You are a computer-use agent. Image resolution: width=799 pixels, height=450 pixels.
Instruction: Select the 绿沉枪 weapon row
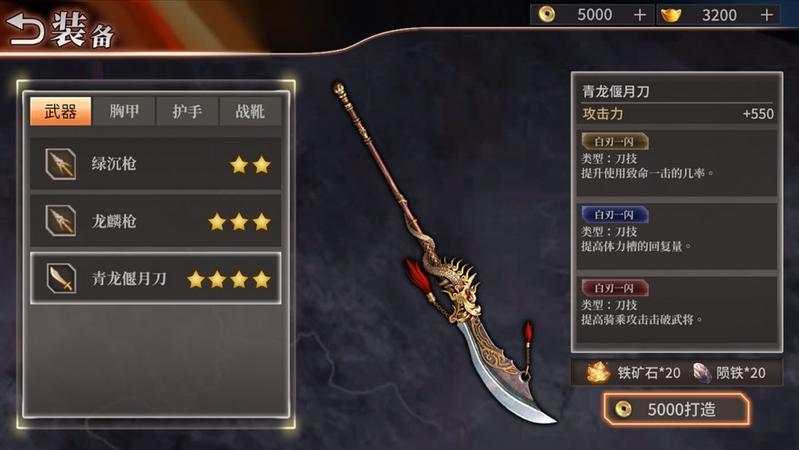tap(155, 164)
